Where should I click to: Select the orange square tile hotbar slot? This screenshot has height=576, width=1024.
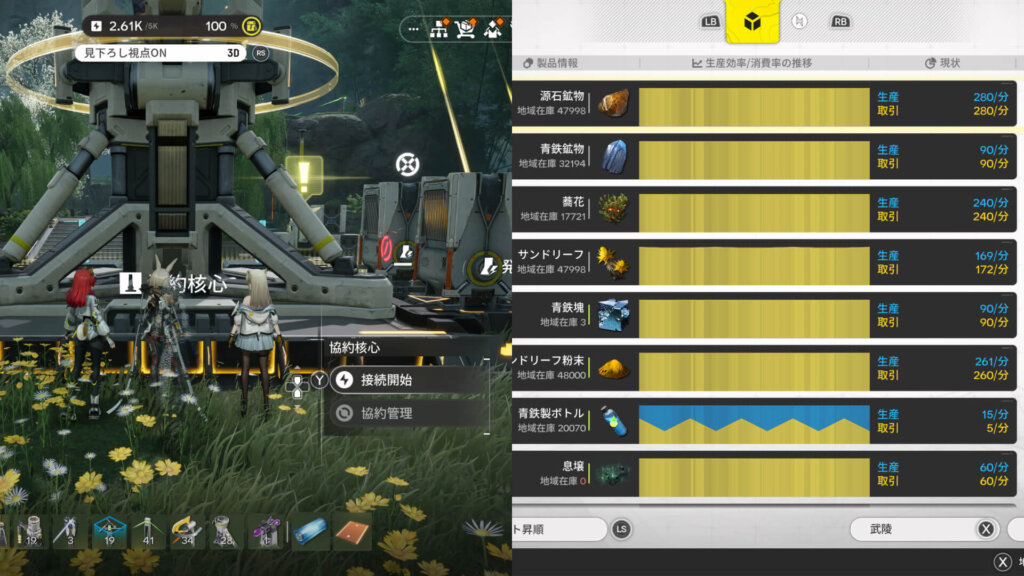[x=353, y=532]
